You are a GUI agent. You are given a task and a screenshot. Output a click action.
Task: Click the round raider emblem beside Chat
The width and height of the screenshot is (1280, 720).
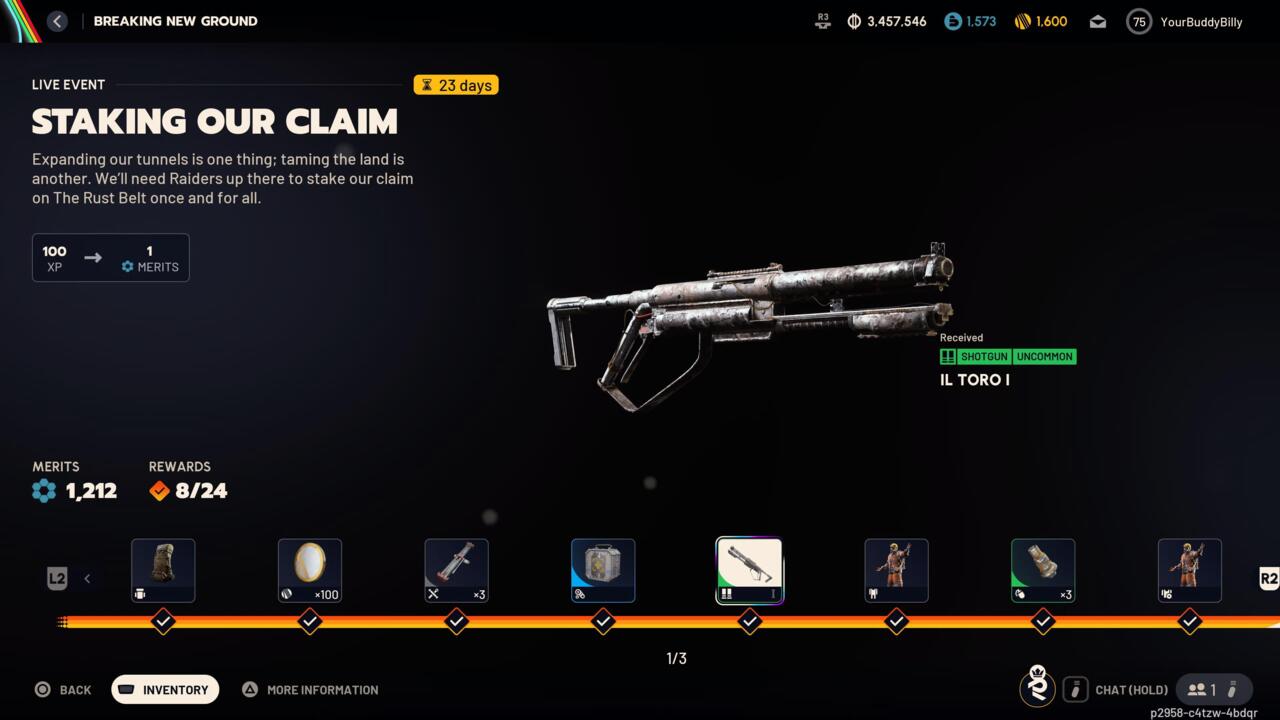coord(1038,688)
